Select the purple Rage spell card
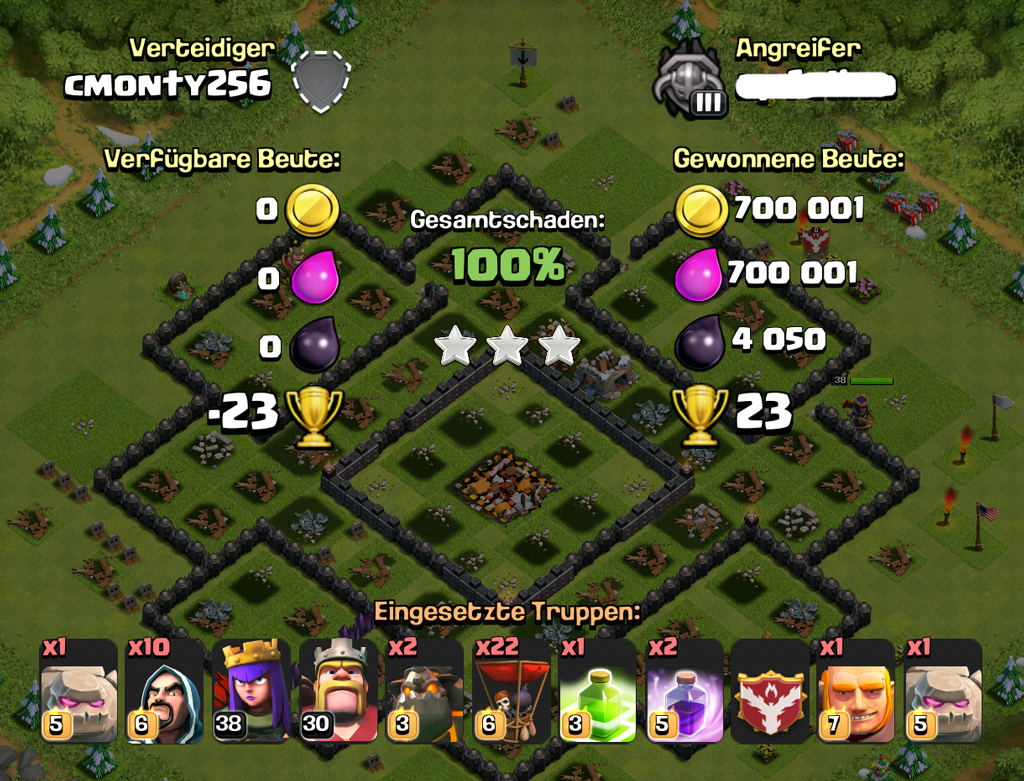Screen dimensions: 1024x781 pos(684,691)
